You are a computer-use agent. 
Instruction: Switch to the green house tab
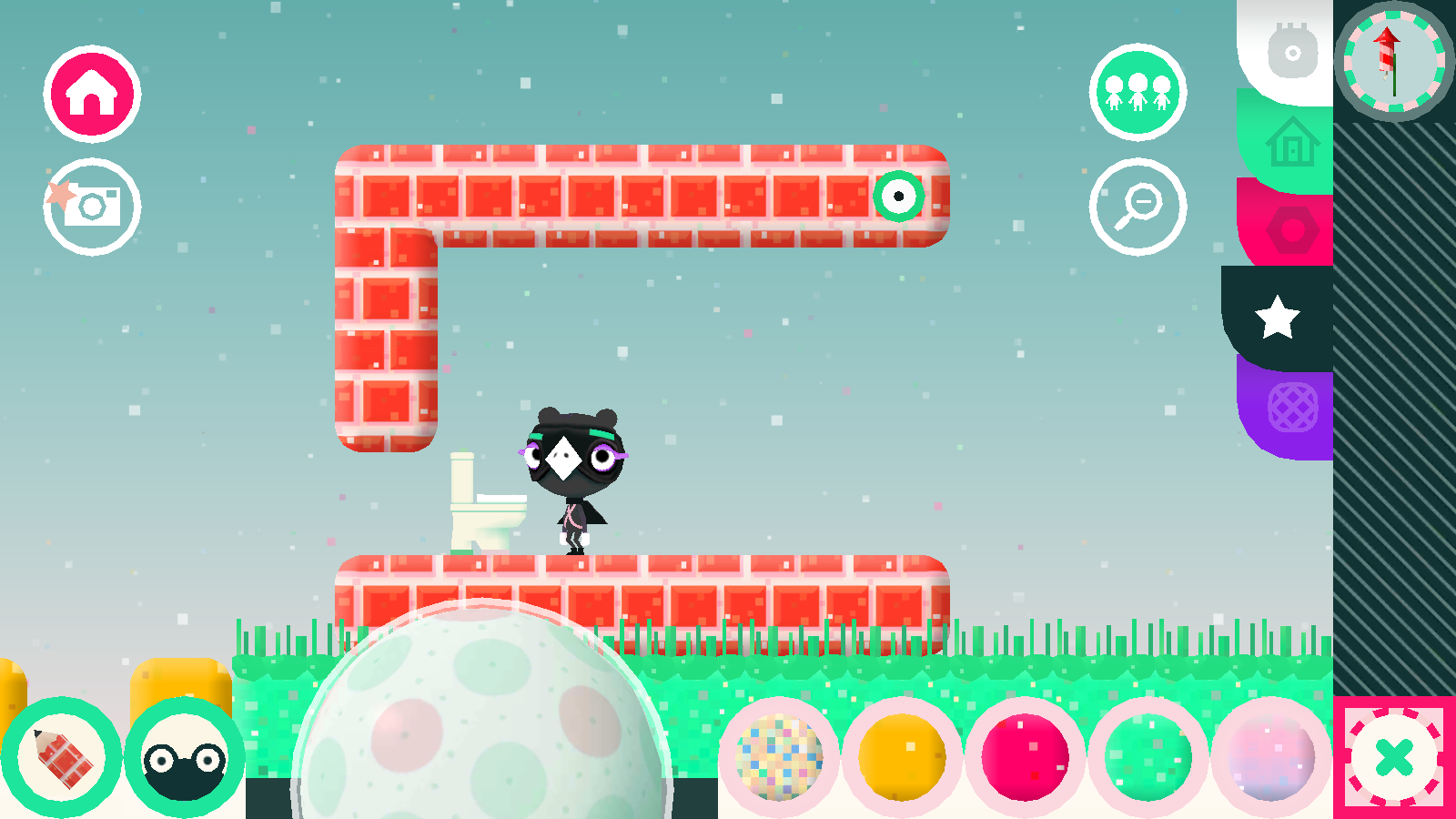click(1290, 143)
